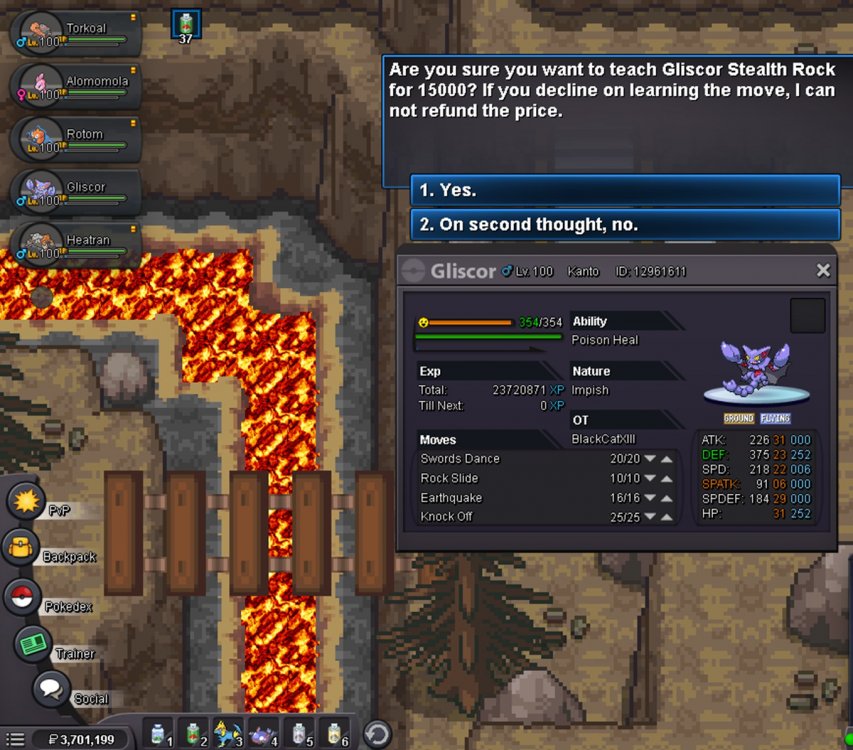Select Torkoal in the party list
853x750 pixels.
[76, 33]
